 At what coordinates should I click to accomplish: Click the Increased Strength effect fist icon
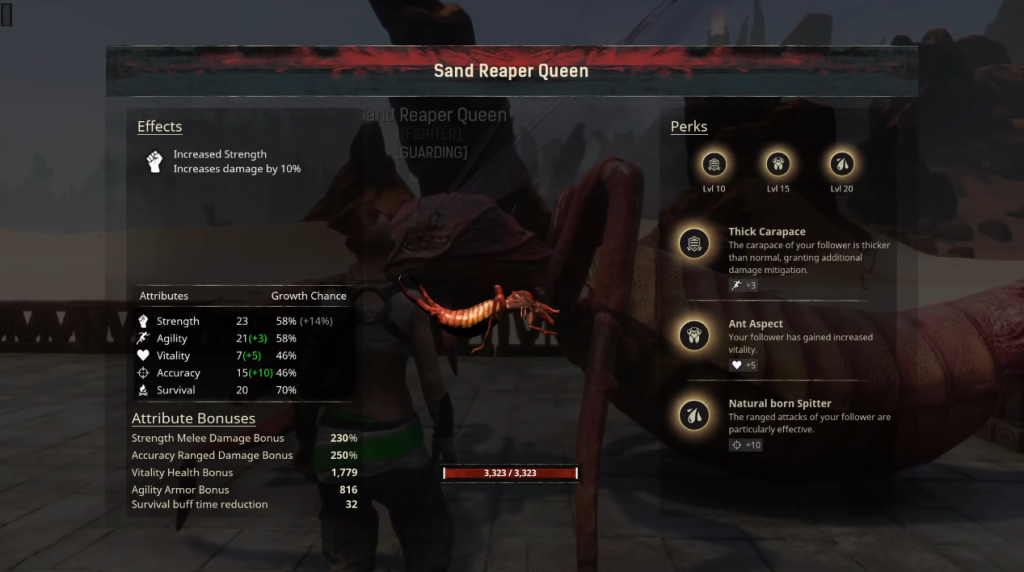click(x=155, y=162)
